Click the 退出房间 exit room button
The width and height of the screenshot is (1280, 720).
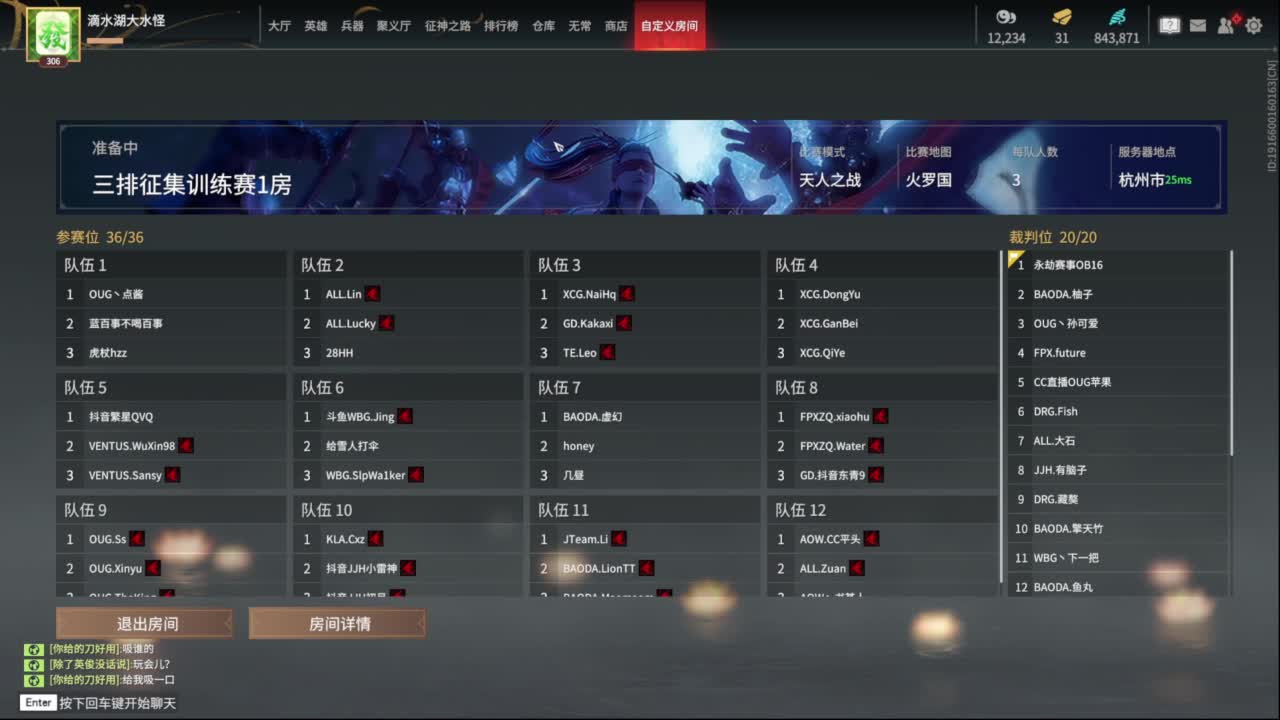pyautogui.click(x=145, y=622)
